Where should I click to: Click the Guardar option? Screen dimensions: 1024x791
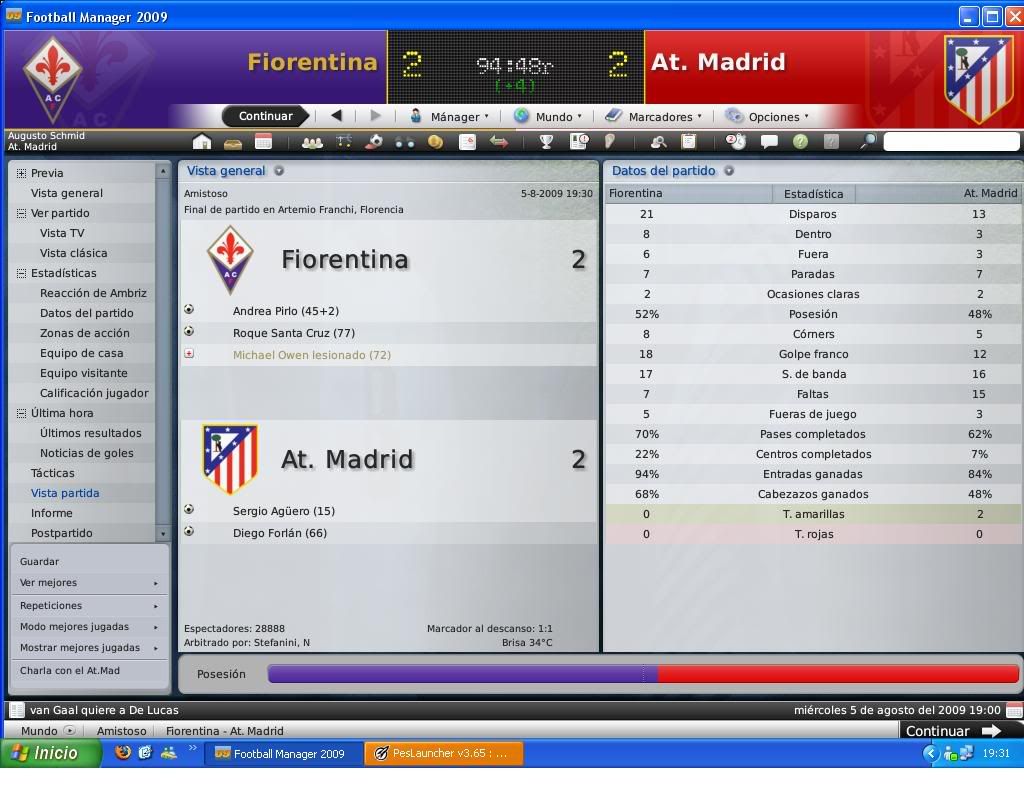tap(40, 562)
